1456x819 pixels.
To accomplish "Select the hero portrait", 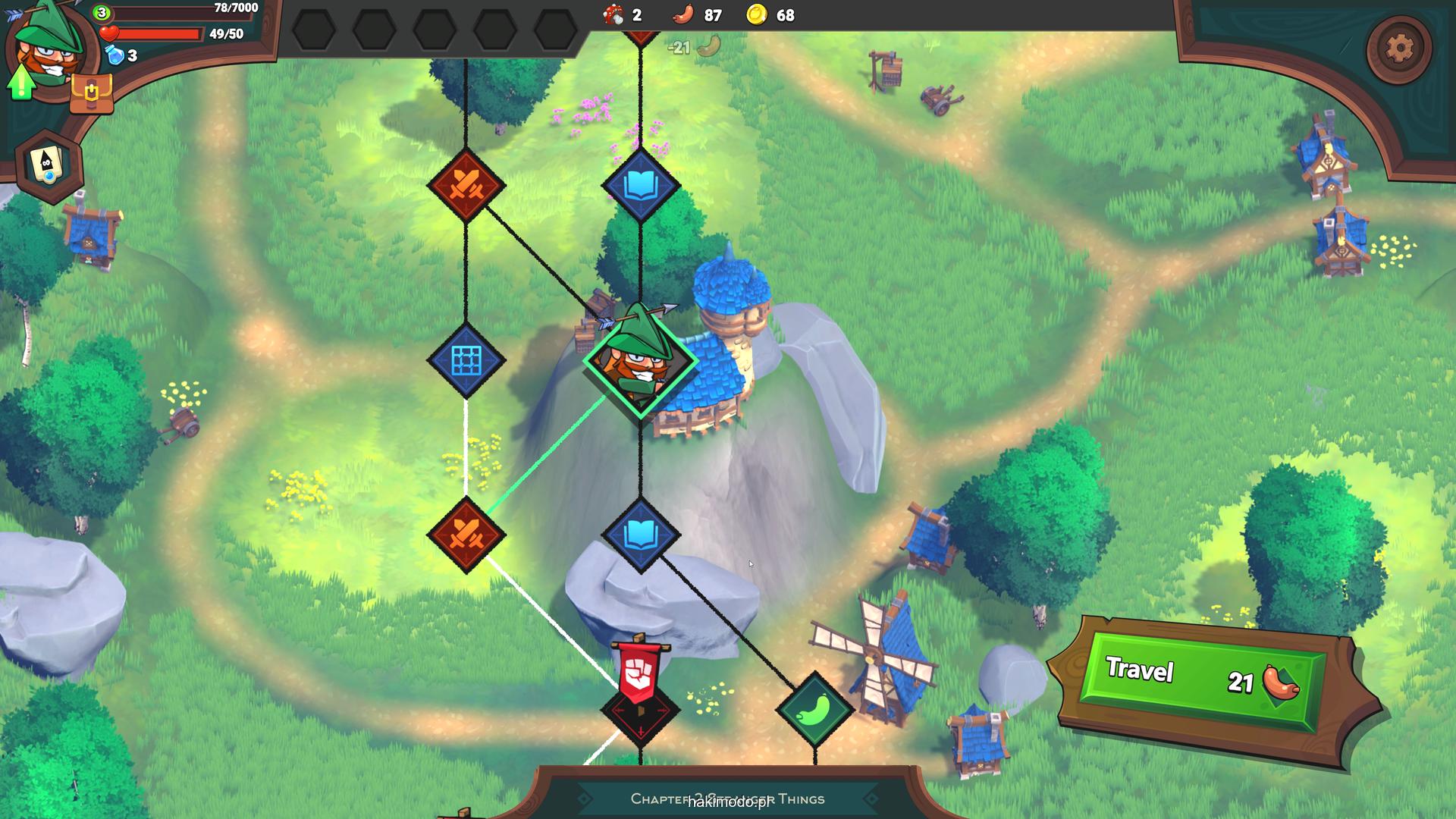I will tap(53, 45).
